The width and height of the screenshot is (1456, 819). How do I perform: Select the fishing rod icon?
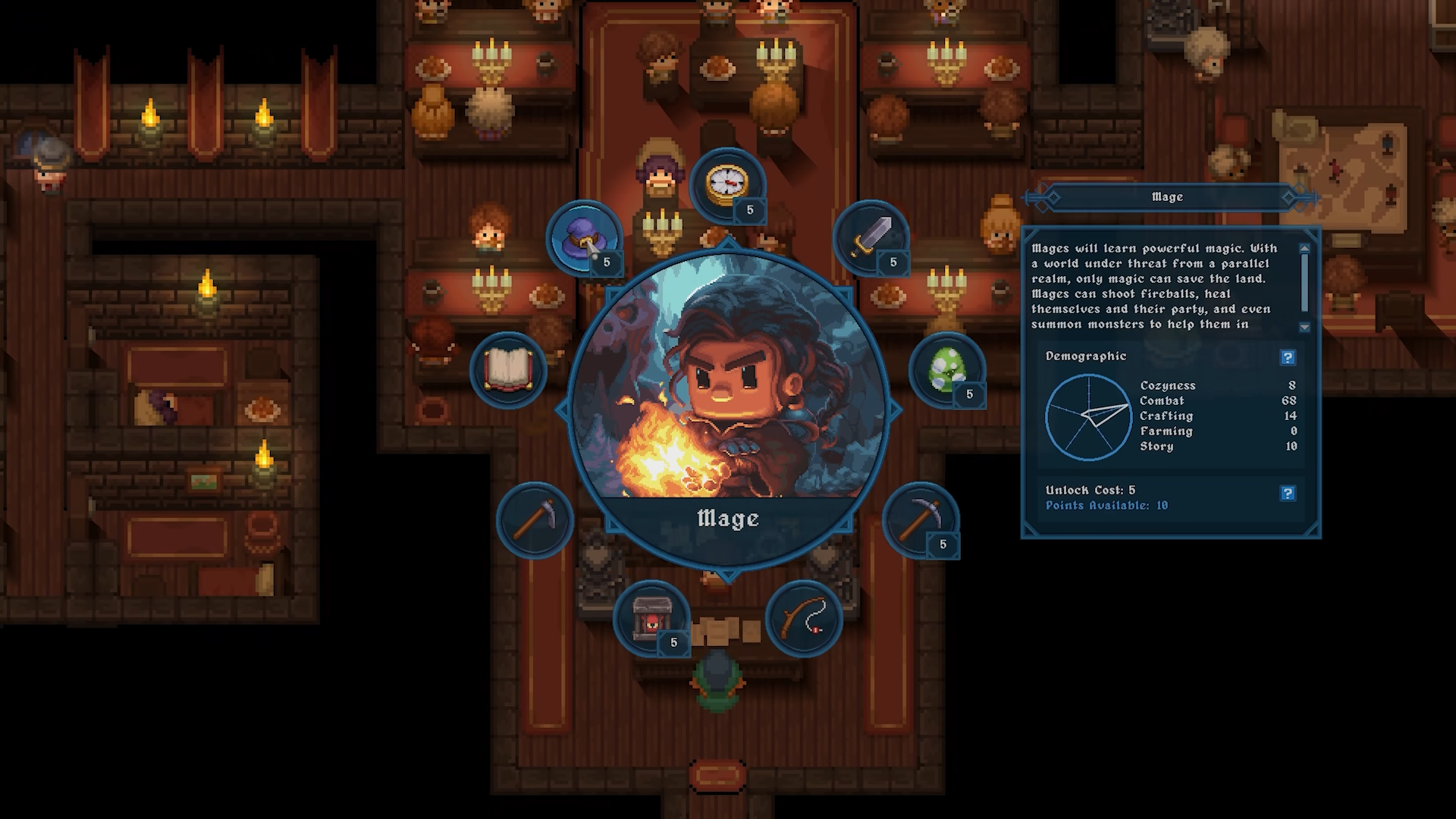click(x=804, y=619)
